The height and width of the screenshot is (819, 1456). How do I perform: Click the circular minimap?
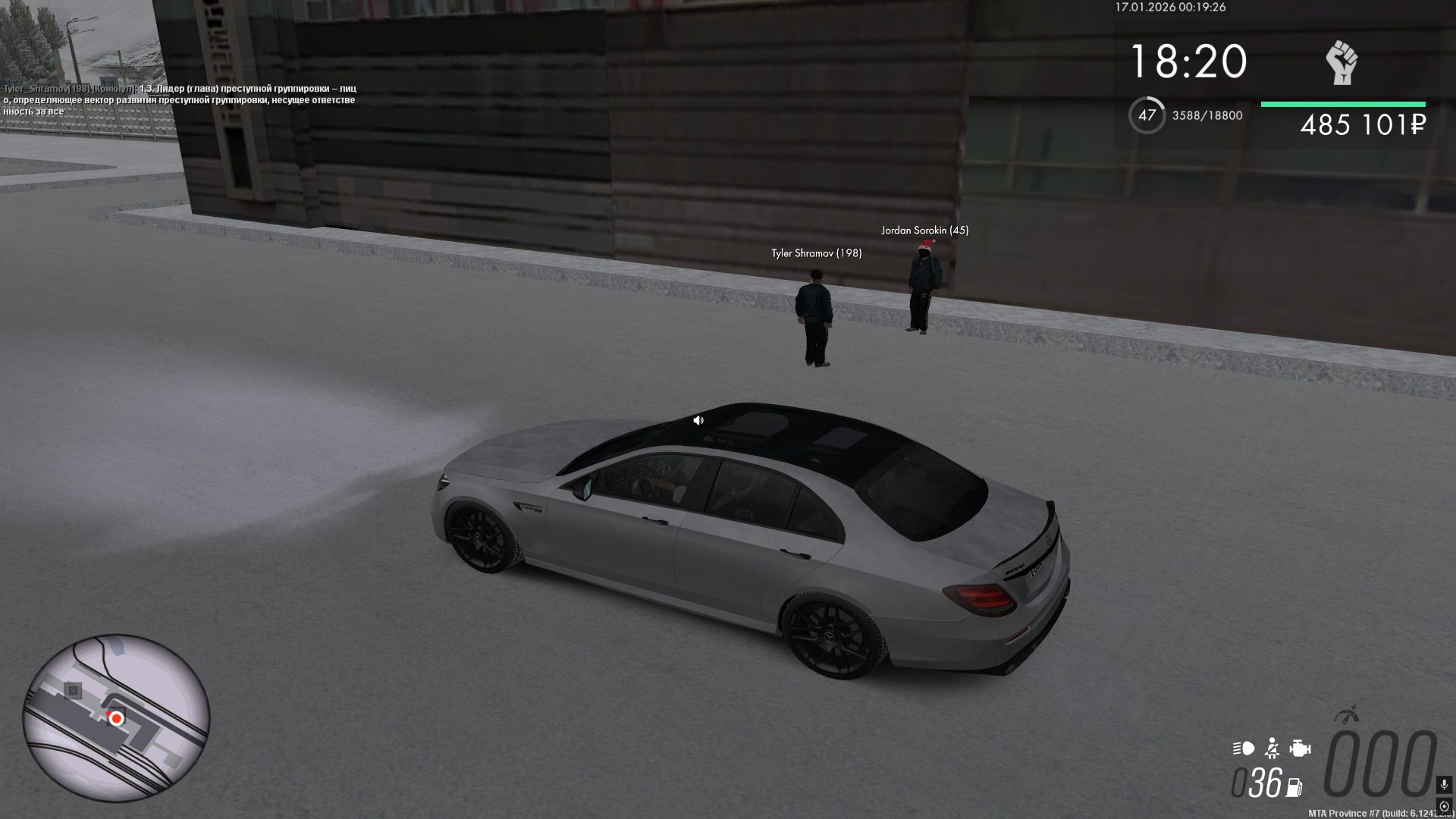[116, 717]
